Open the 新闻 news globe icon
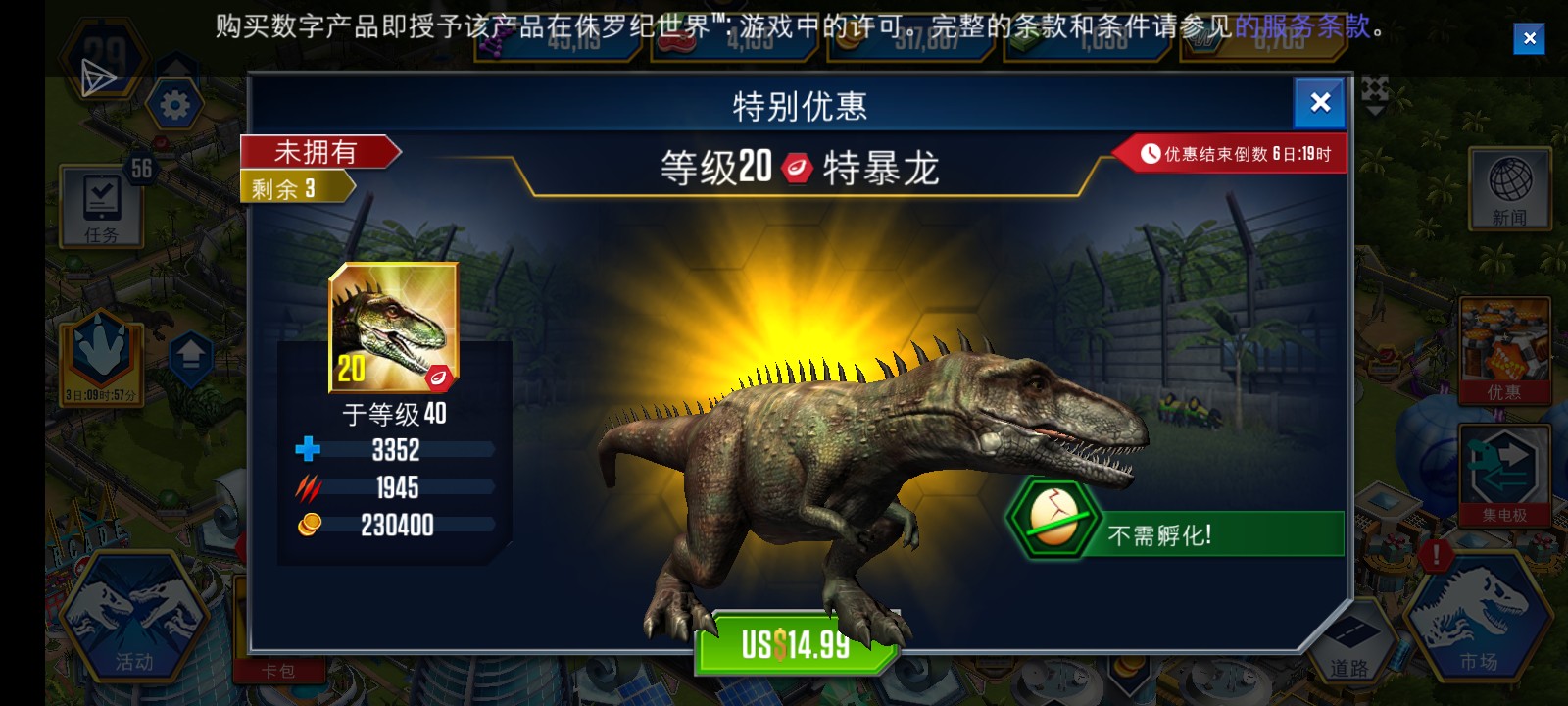This screenshot has width=1568, height=706. pos(1509,189)
